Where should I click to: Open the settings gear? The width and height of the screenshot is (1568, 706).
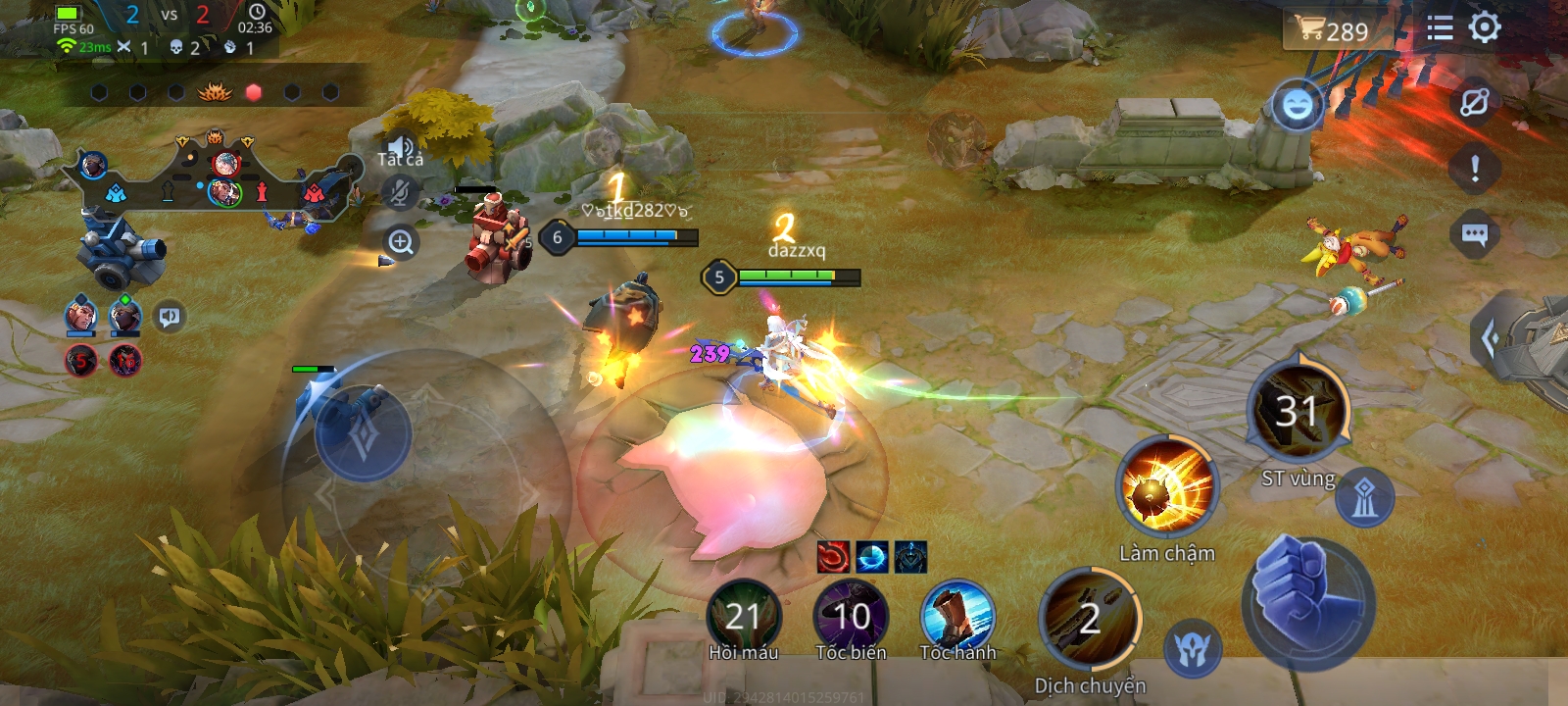1485,27
